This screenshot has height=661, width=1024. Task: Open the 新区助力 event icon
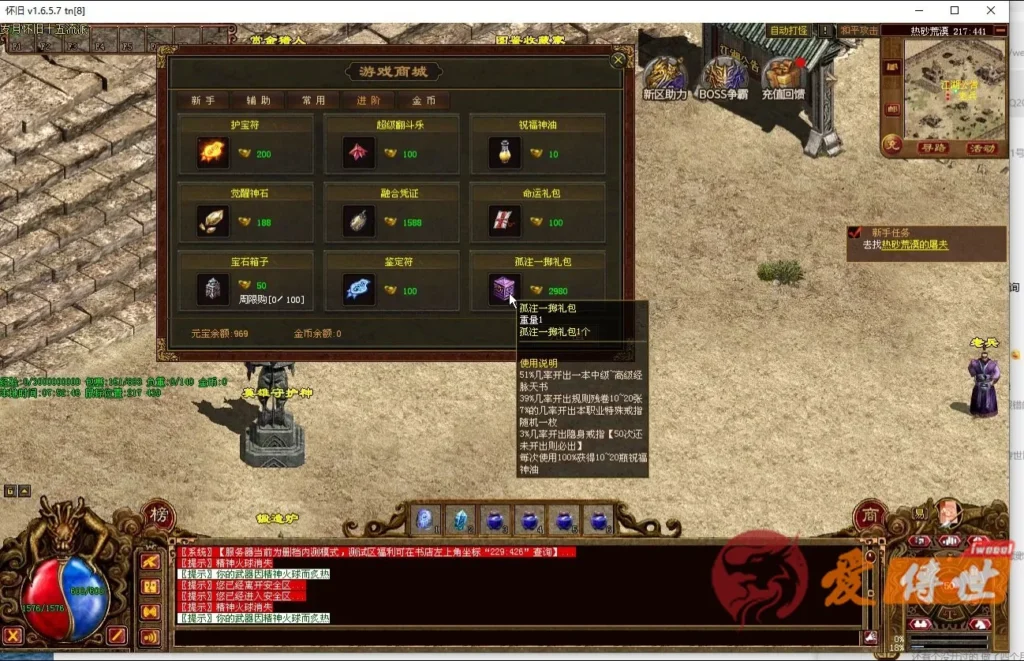pos(666,78)
